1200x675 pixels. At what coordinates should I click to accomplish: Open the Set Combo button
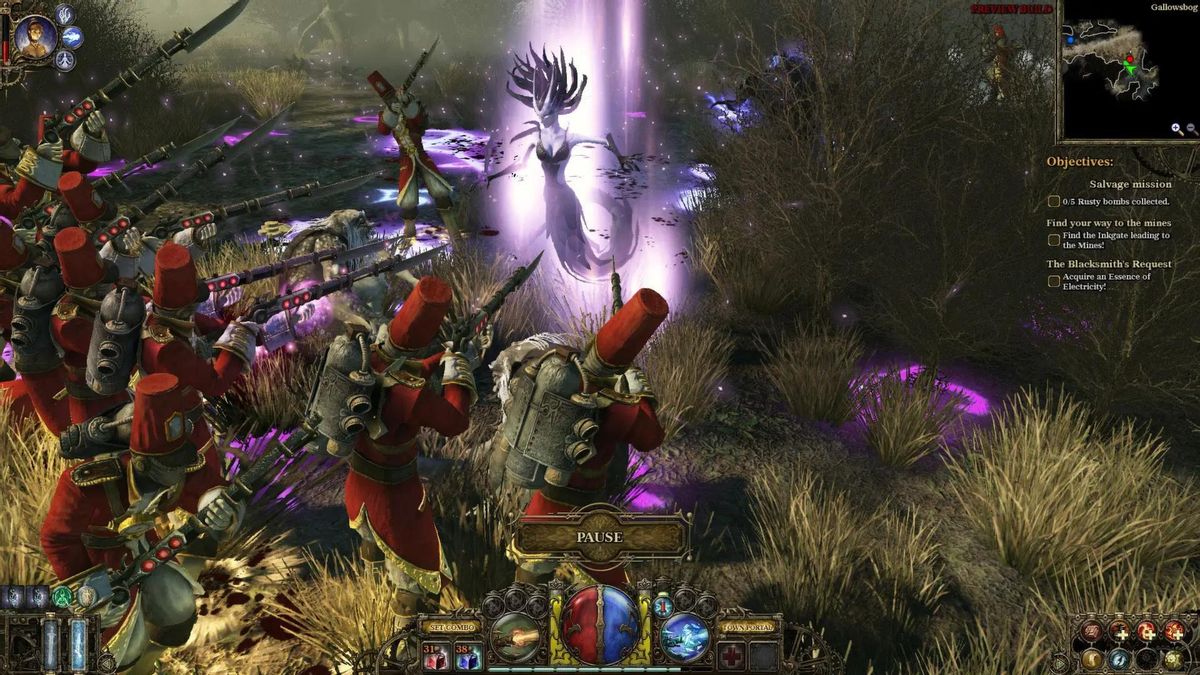pyautogui.click(x=449, y=627)
